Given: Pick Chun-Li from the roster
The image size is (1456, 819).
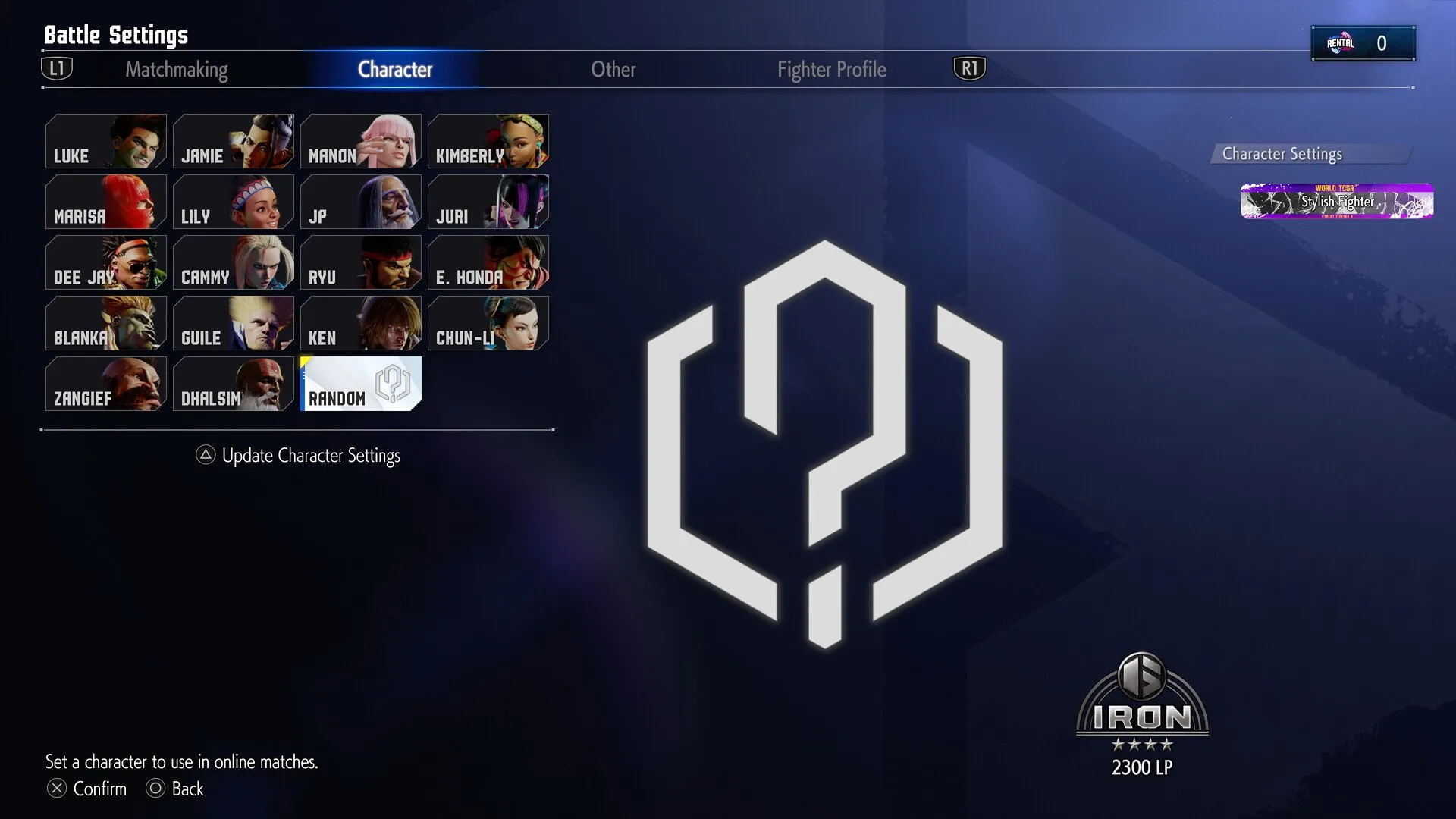Looking at the screenshot, I should coord(488,323).
